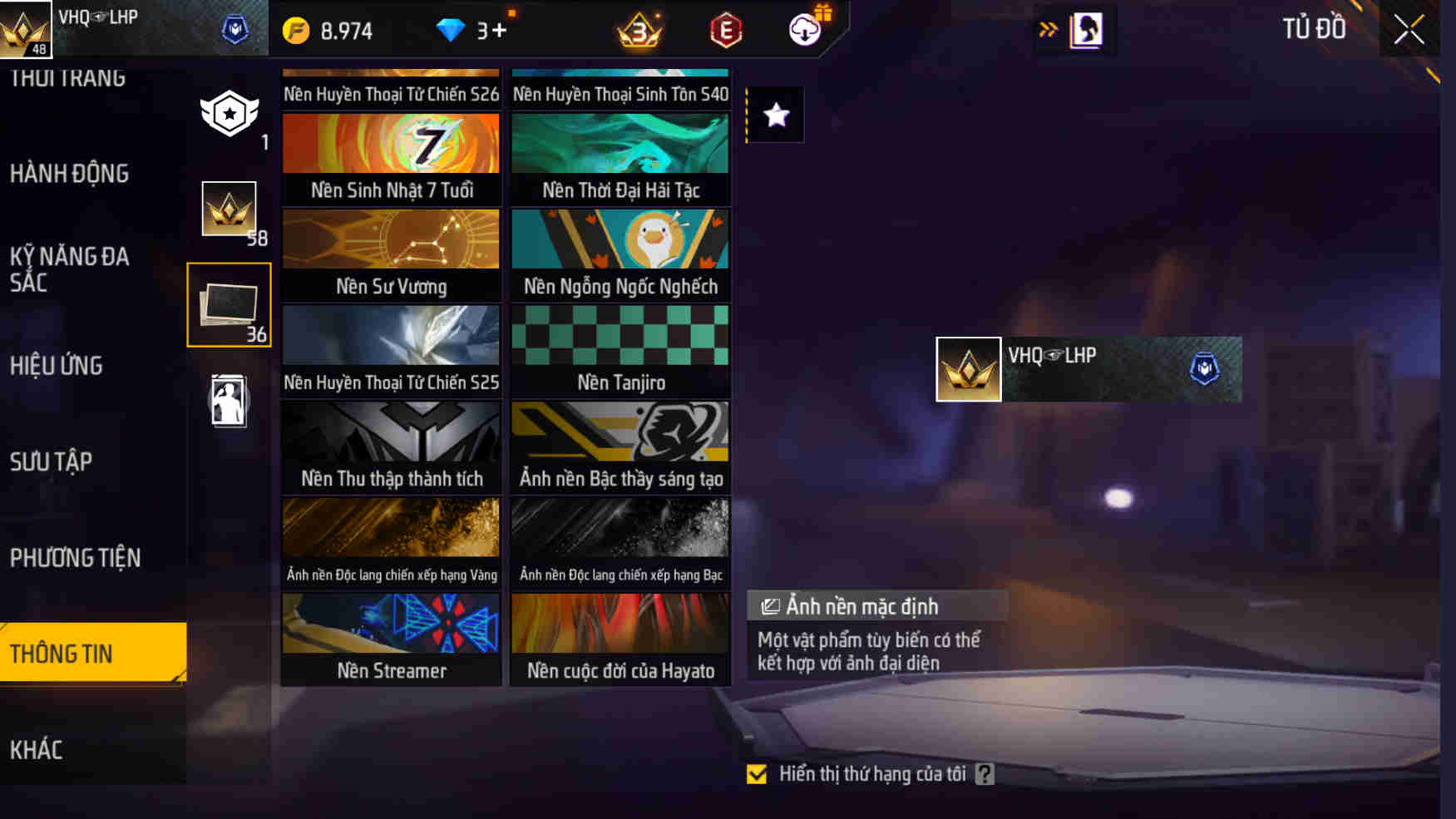This screenshot has height=819, width=1456.
Task: Mark as favorite using the star icon
Action: [776, 116]
